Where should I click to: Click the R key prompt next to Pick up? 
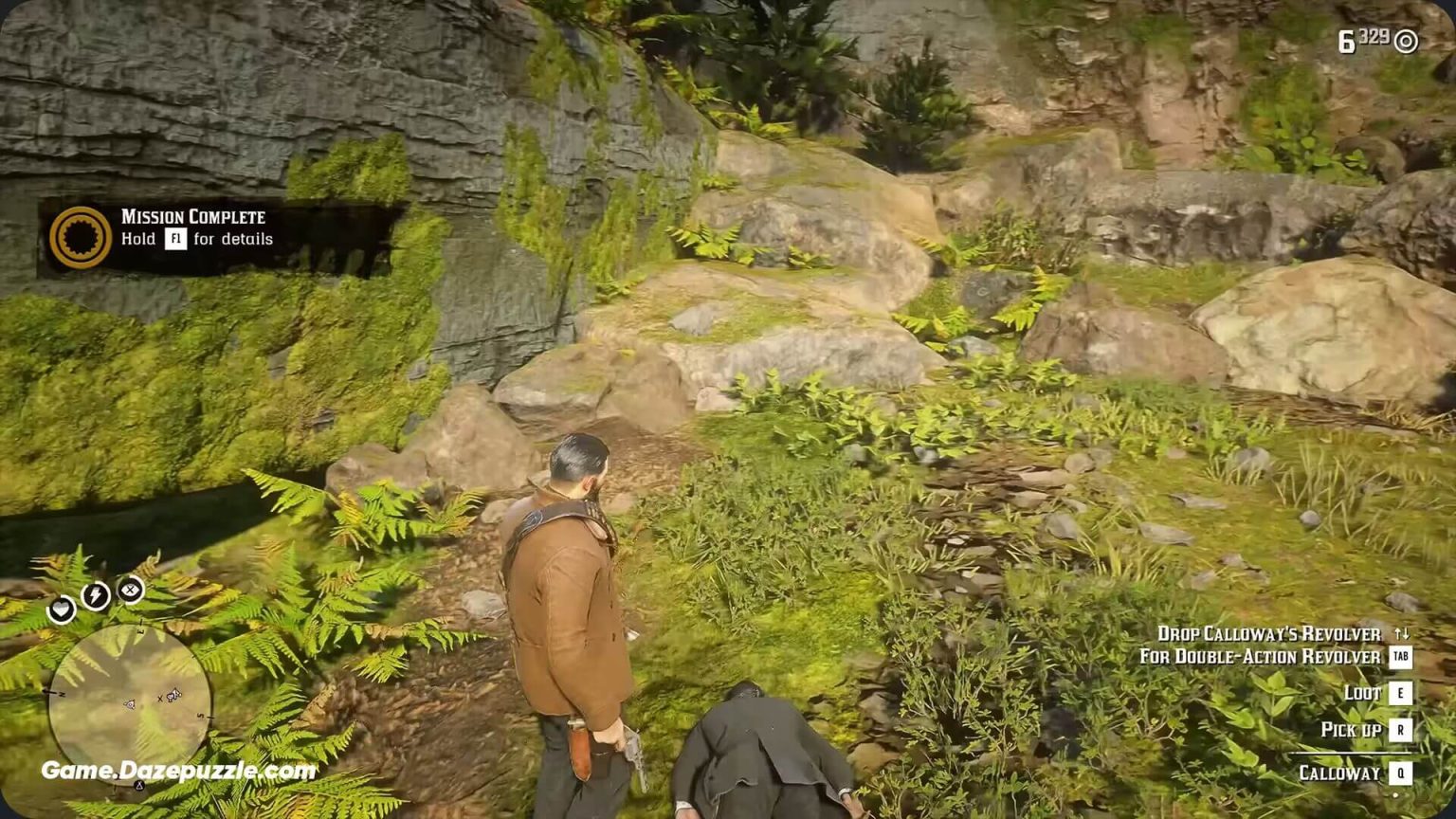click(1400, 729)
